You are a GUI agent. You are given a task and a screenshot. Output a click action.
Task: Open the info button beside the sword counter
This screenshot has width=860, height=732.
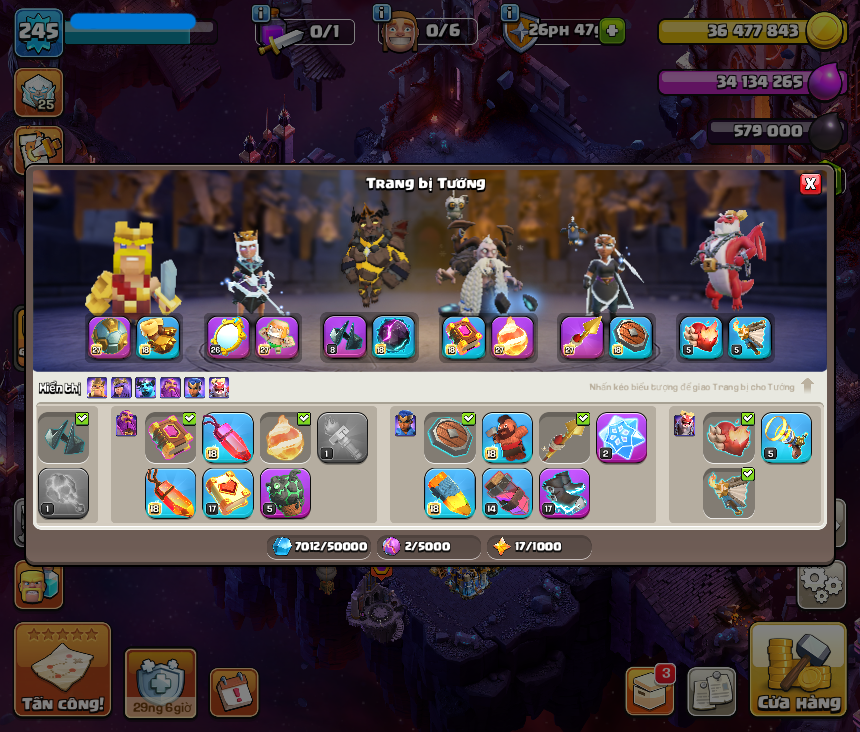click(x=262, y=13)
